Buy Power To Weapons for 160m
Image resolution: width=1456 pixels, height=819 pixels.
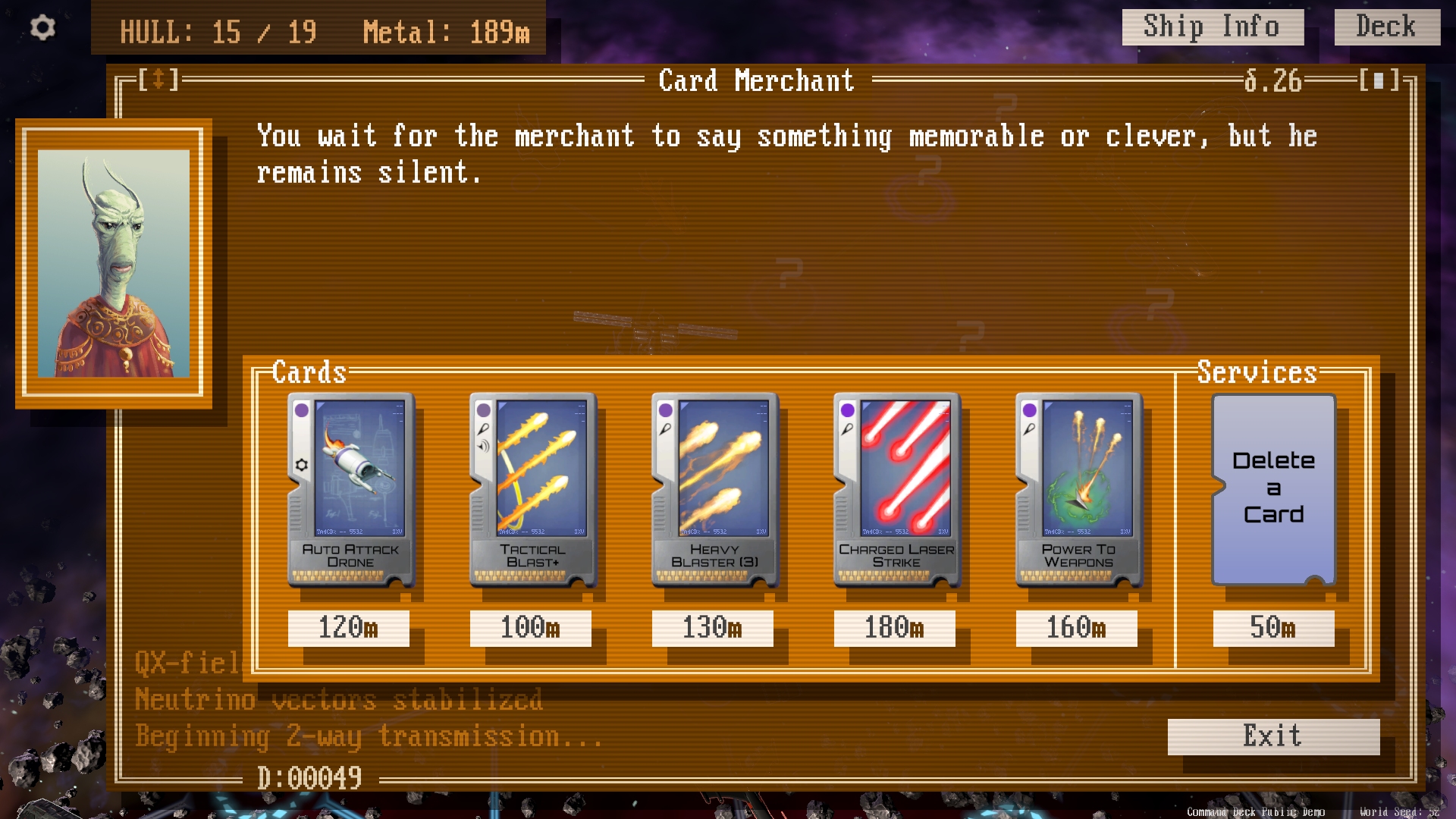[x=1077, y=628]
